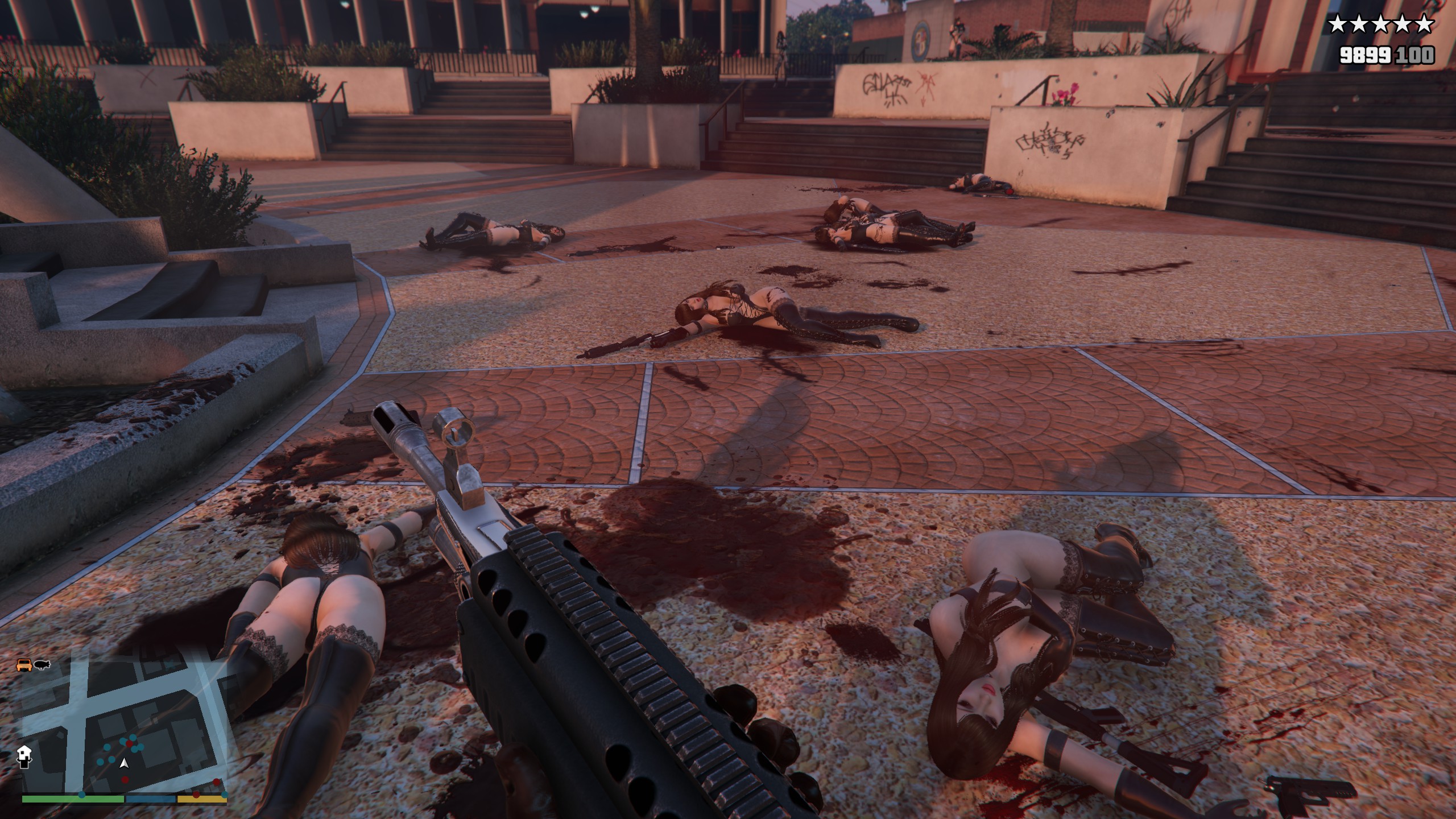Select the black blimp blip icon
This screenshot has height=819, width=1456.
pos(42,664)
